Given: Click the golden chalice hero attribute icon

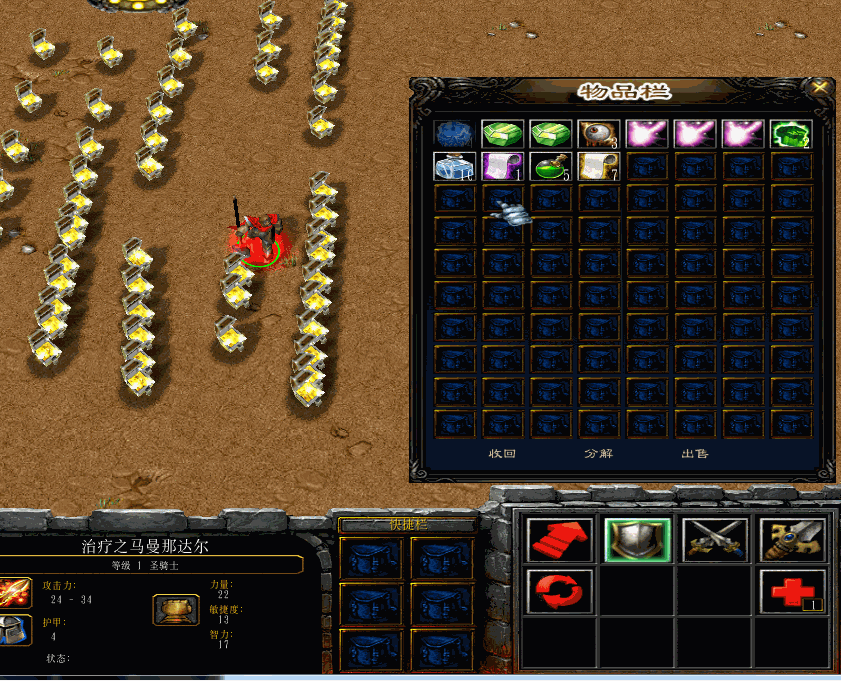Looking at the screenshot, I should click(175, 608).
